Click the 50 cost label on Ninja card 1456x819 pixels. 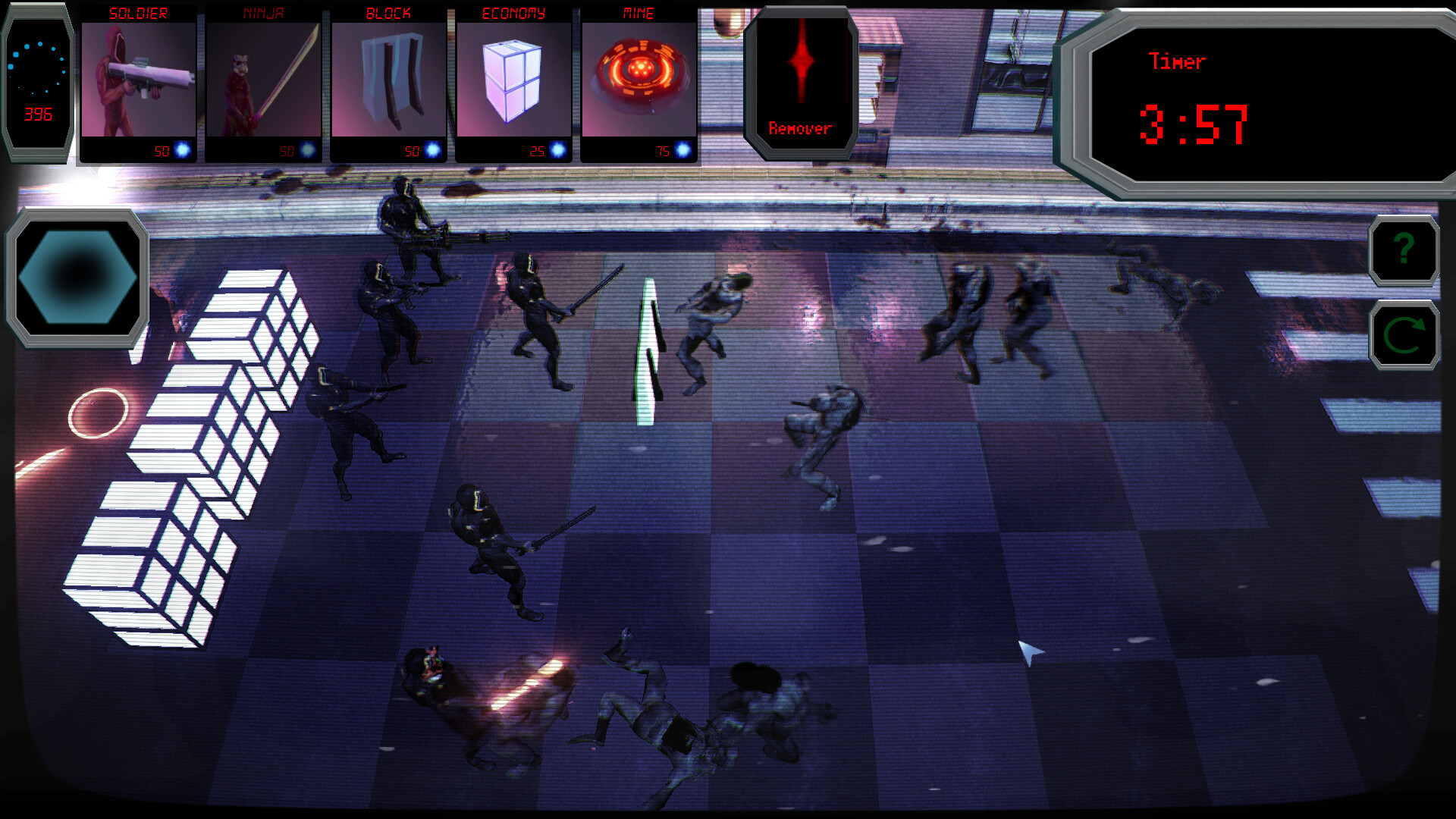point(287,150)
